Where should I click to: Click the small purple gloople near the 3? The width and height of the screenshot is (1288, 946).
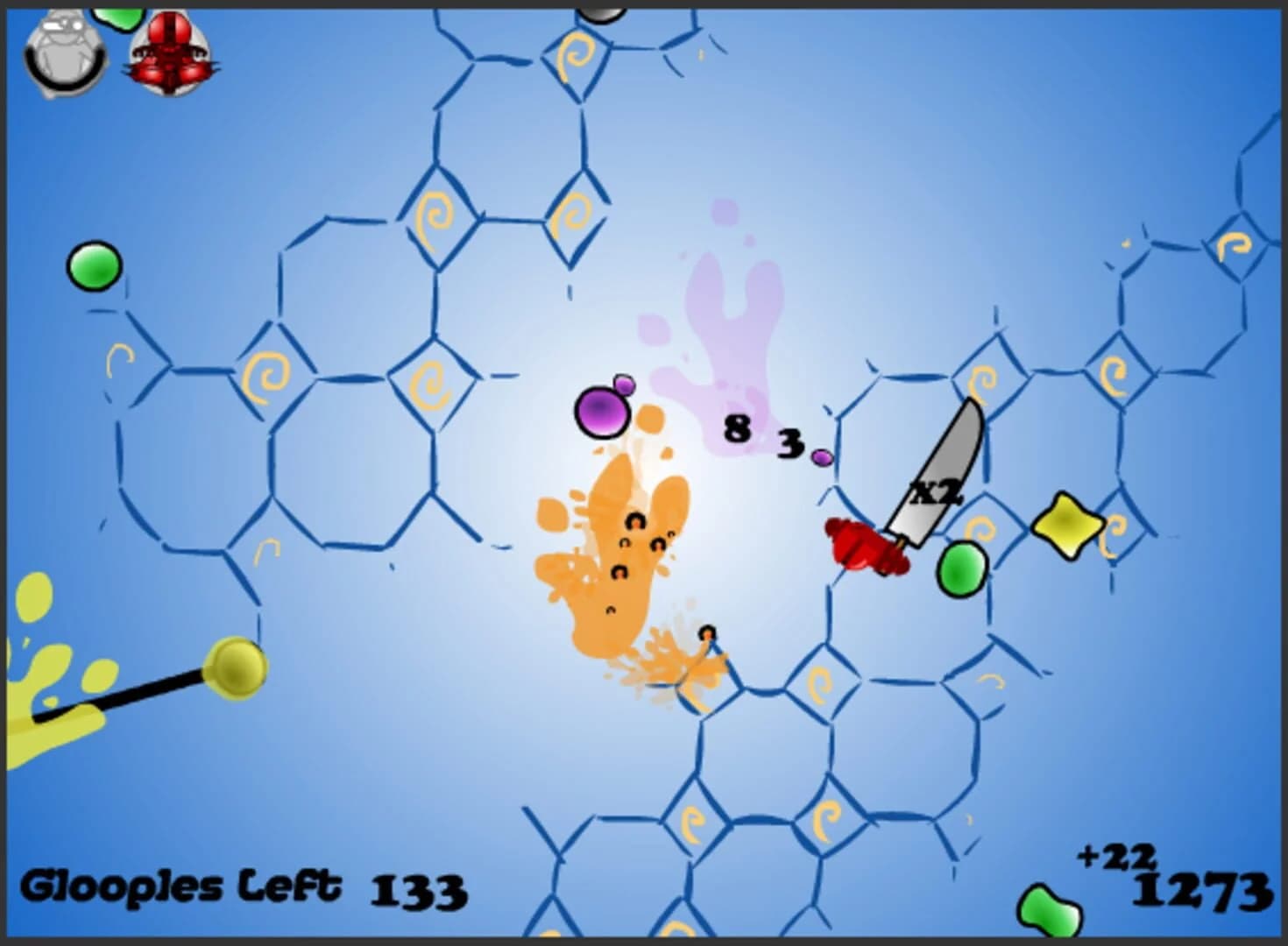[822, 457]
